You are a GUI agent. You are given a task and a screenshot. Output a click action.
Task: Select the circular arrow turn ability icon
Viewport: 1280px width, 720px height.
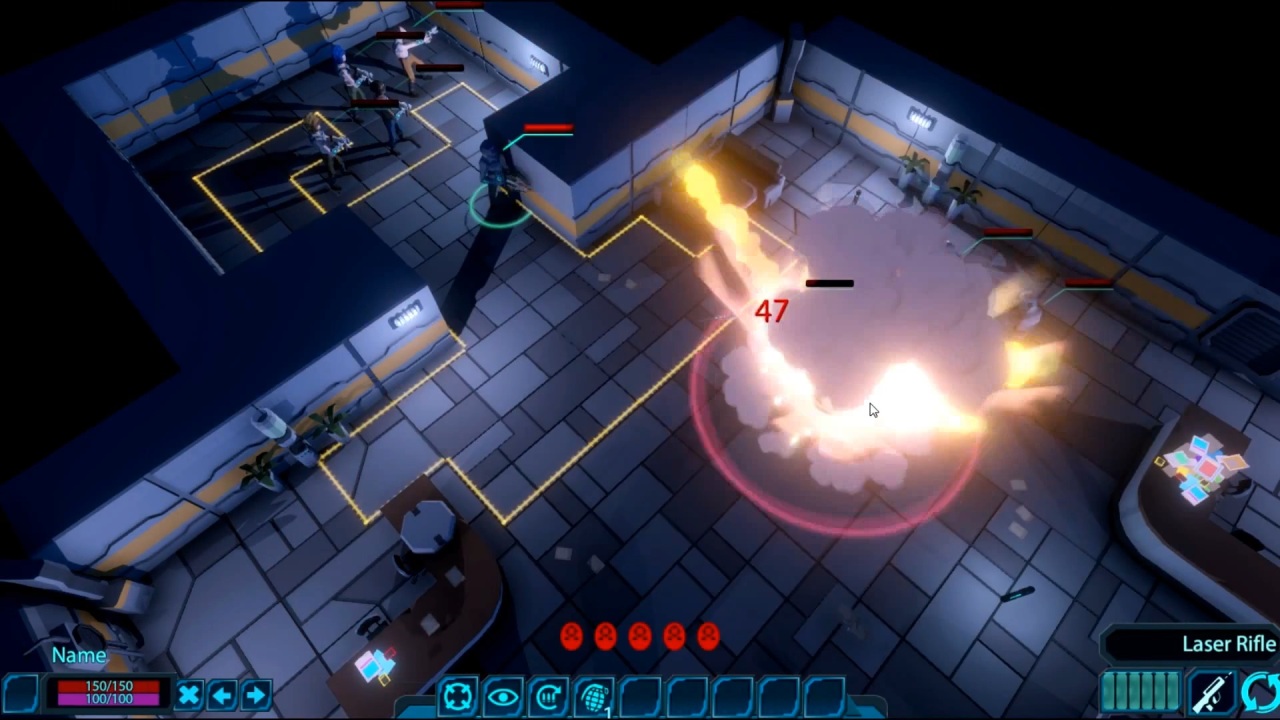547,696
